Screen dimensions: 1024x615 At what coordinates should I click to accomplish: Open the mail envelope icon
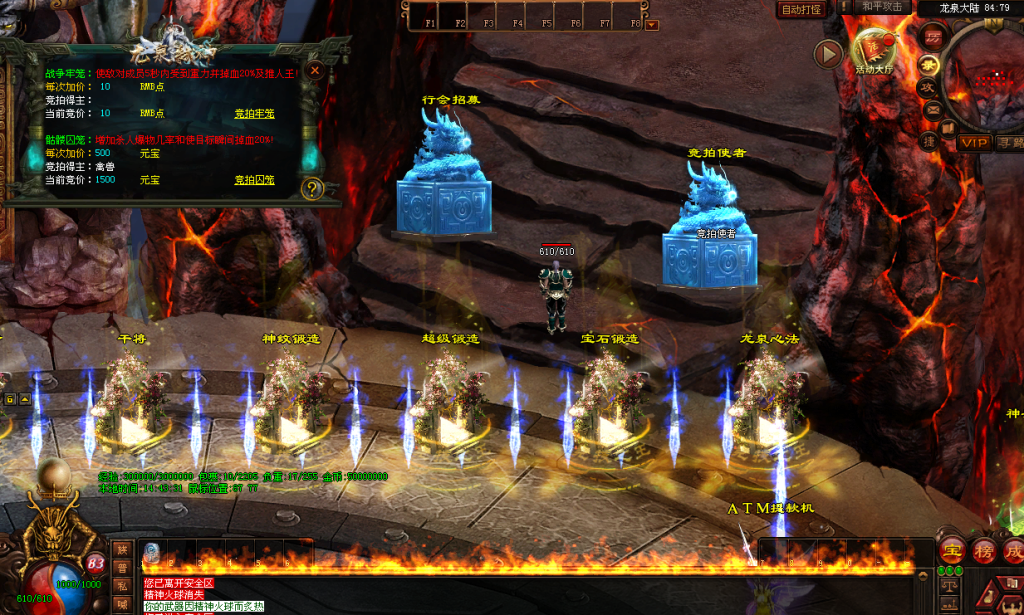tap(932, 109)
